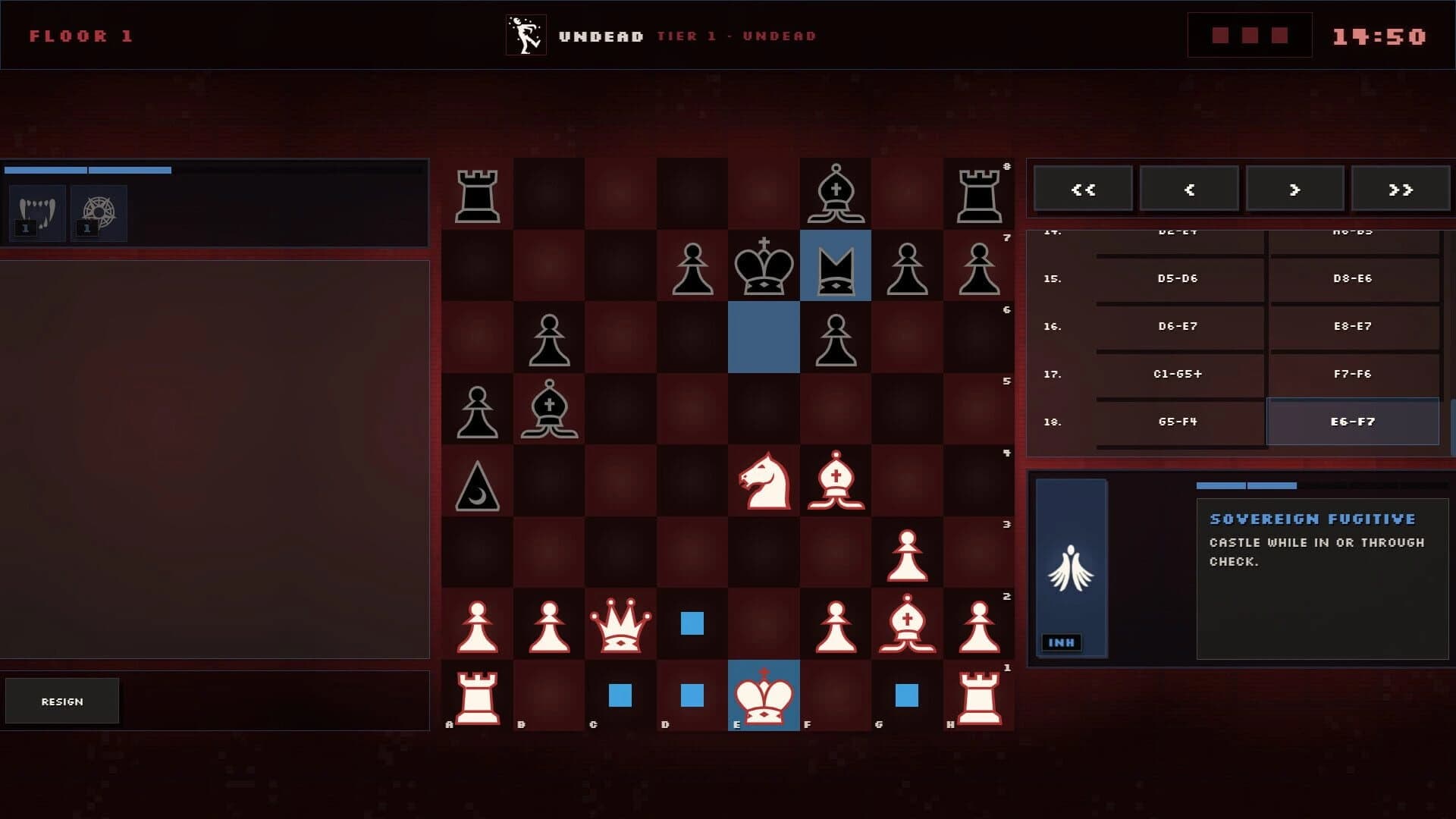Advance one move using the right arrow
The image size is (1456, 819).
1294,188
